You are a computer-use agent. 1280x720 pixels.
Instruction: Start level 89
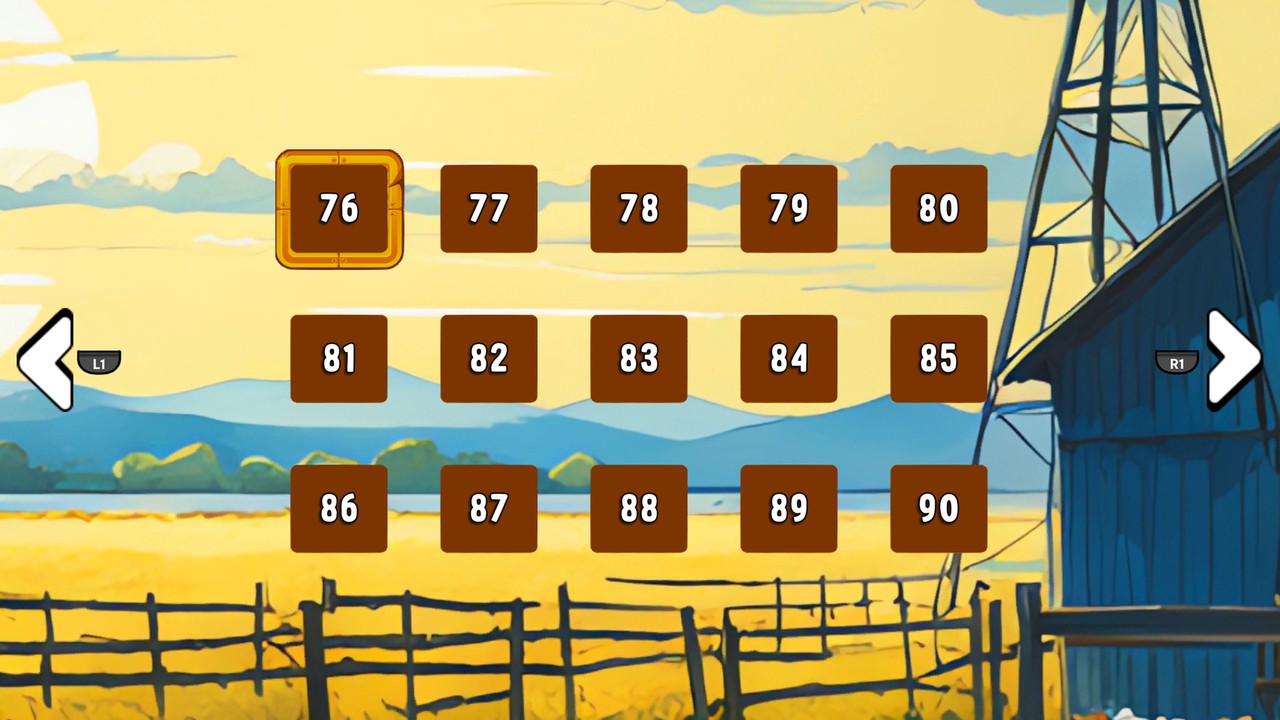(x=789, y=509)
